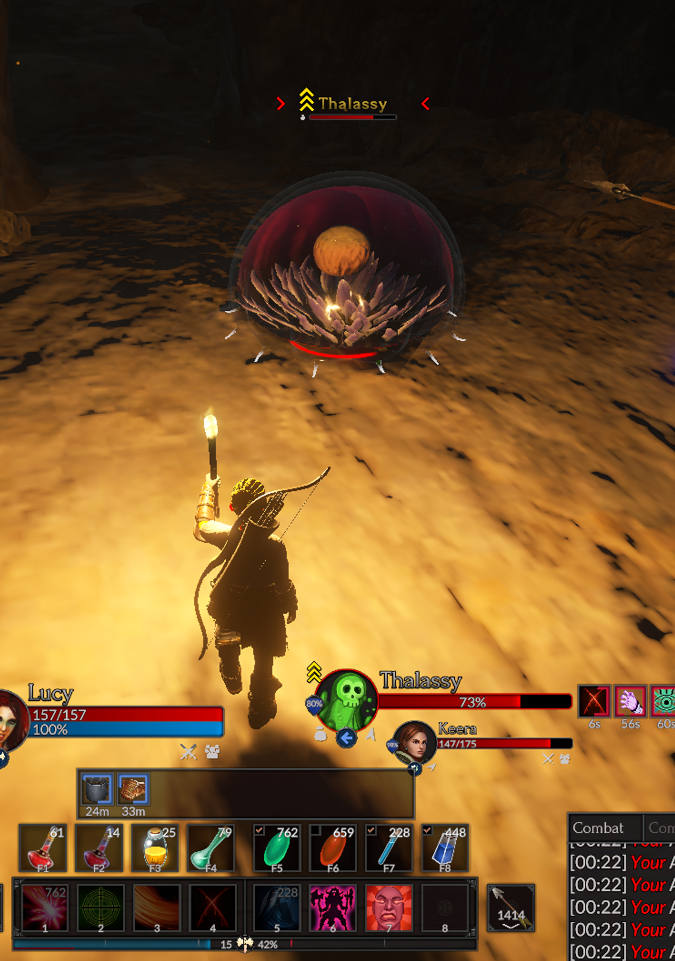Drink the yellow jar potion in F3
Viewport: 675px width, 961px height.
(x=155, y=848)
